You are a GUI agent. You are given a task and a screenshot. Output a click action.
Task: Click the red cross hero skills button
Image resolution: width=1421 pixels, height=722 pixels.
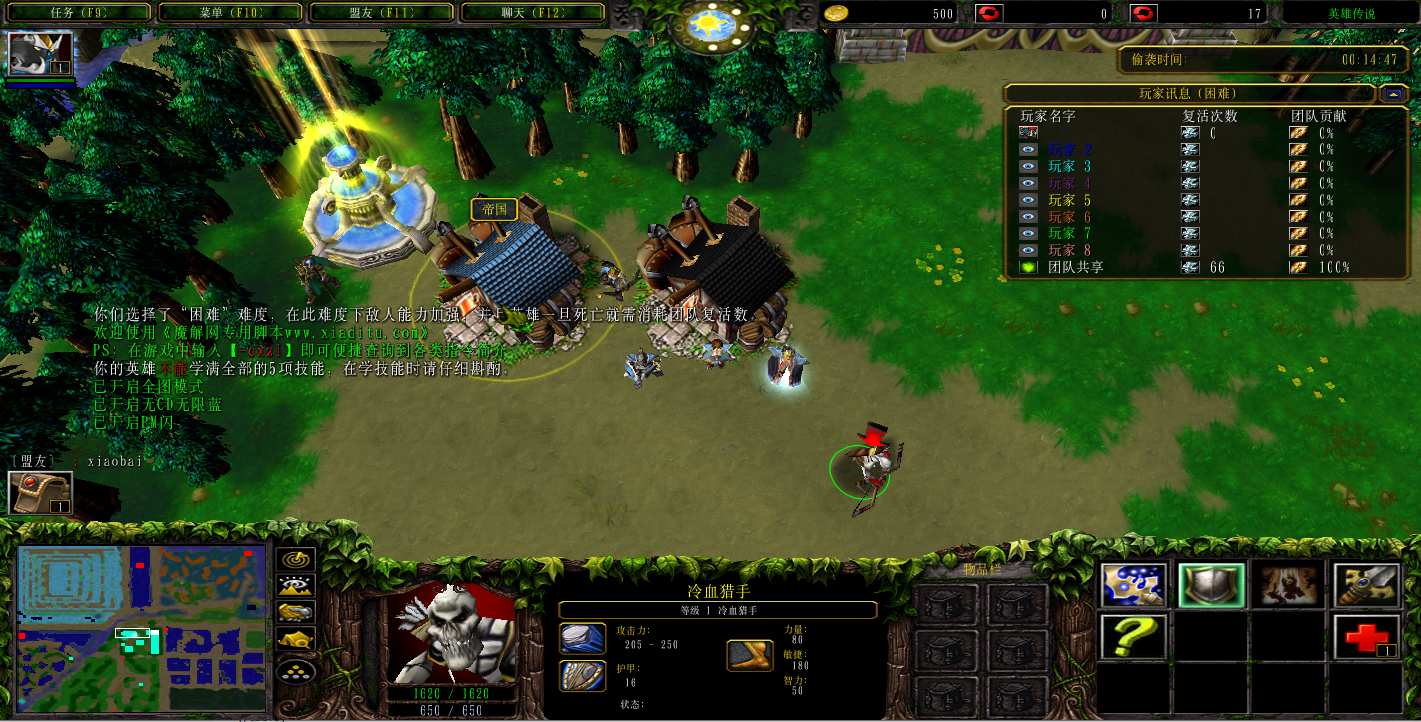[x=1366, y=637]
